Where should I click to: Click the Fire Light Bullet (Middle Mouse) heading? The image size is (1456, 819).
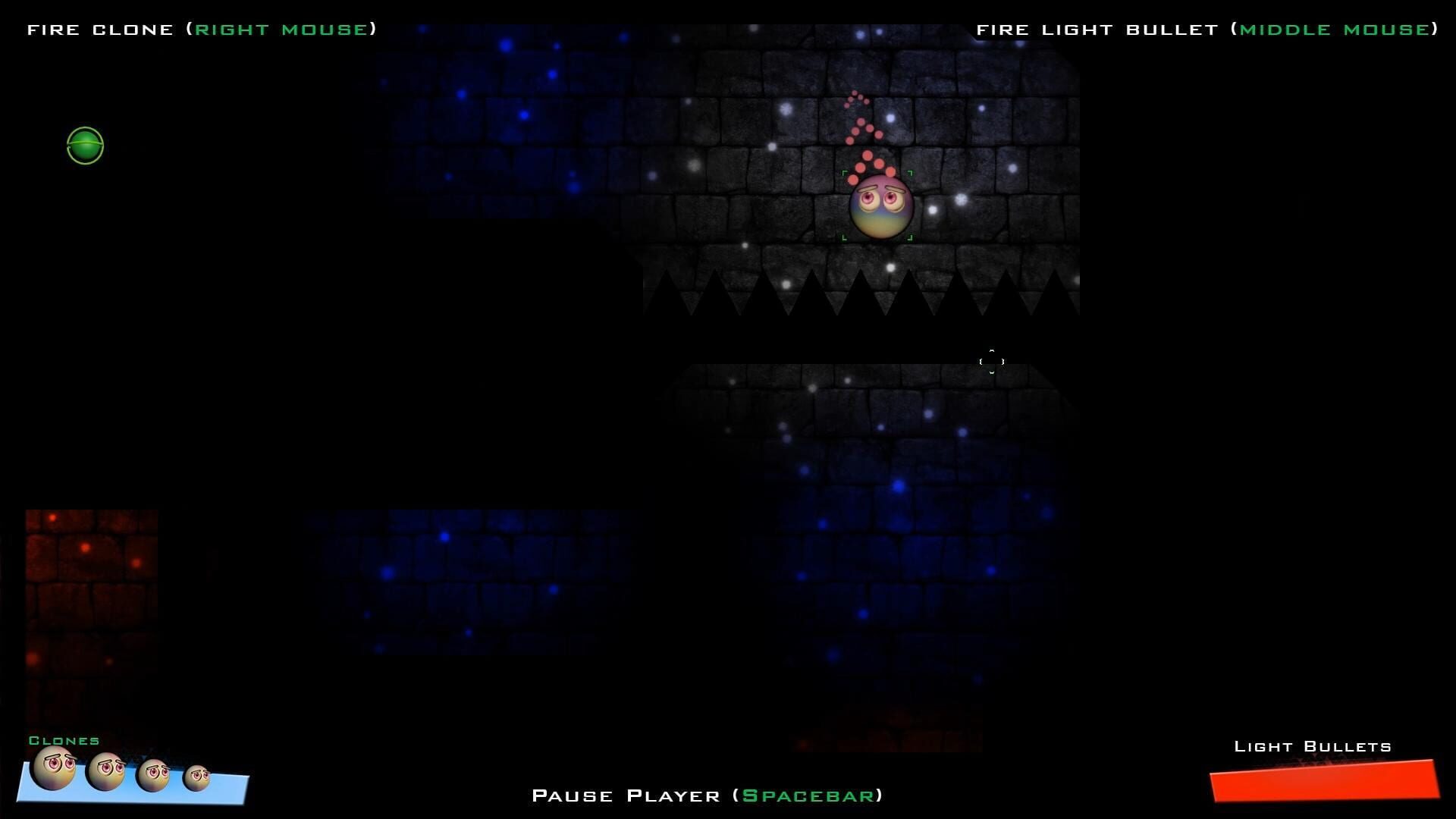click(x=1207, y=29)
